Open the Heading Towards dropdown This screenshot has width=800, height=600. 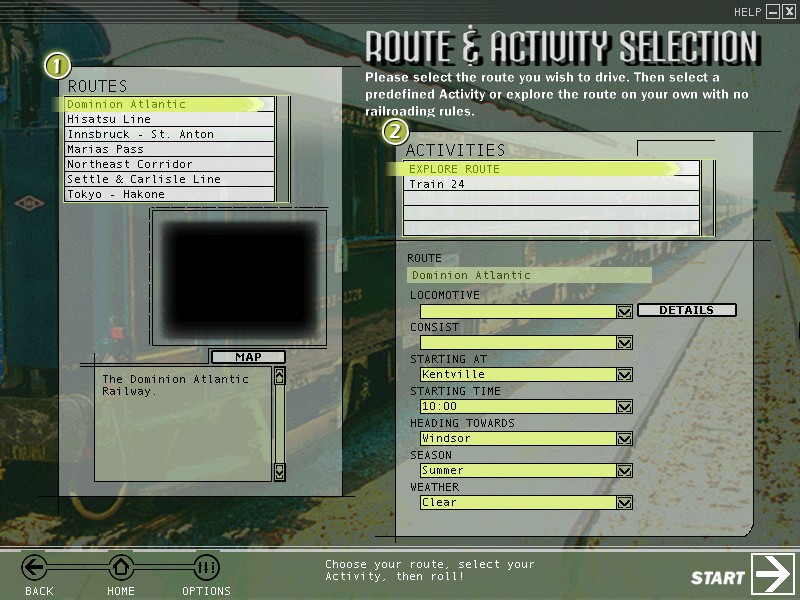[x=625, y=439]
